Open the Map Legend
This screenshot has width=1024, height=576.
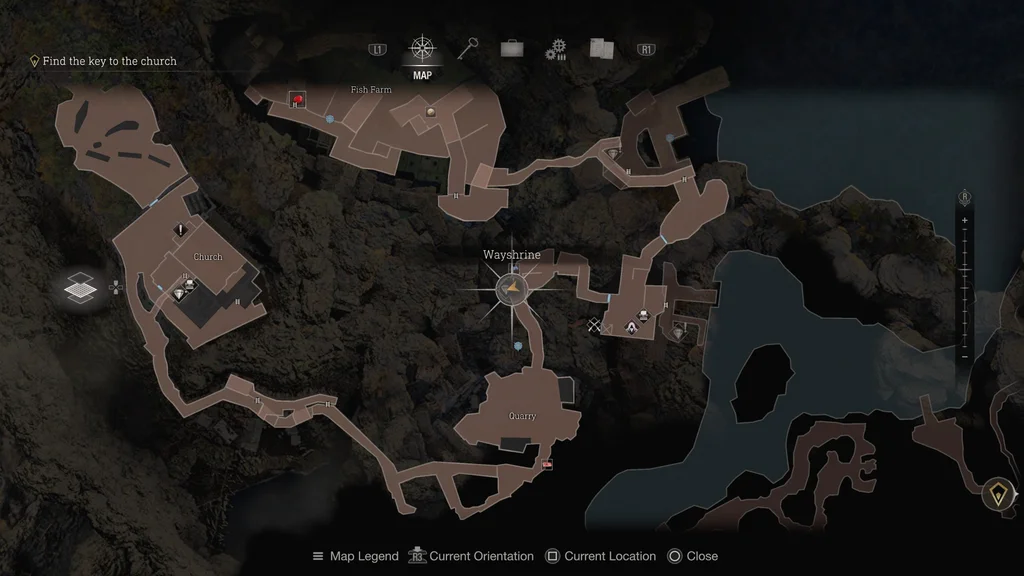coord(355,556)
